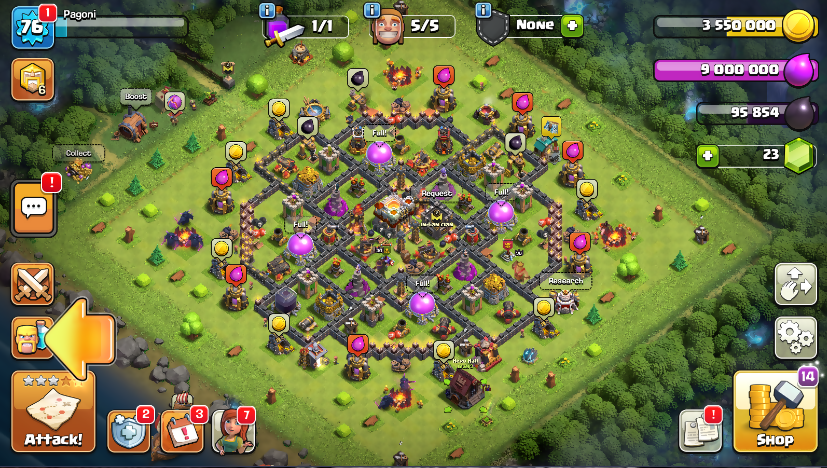Image resolution: width=827 pixels, height=468 pixels.
Task: Open the level 76 player profile badge
Action: (31, 27)
